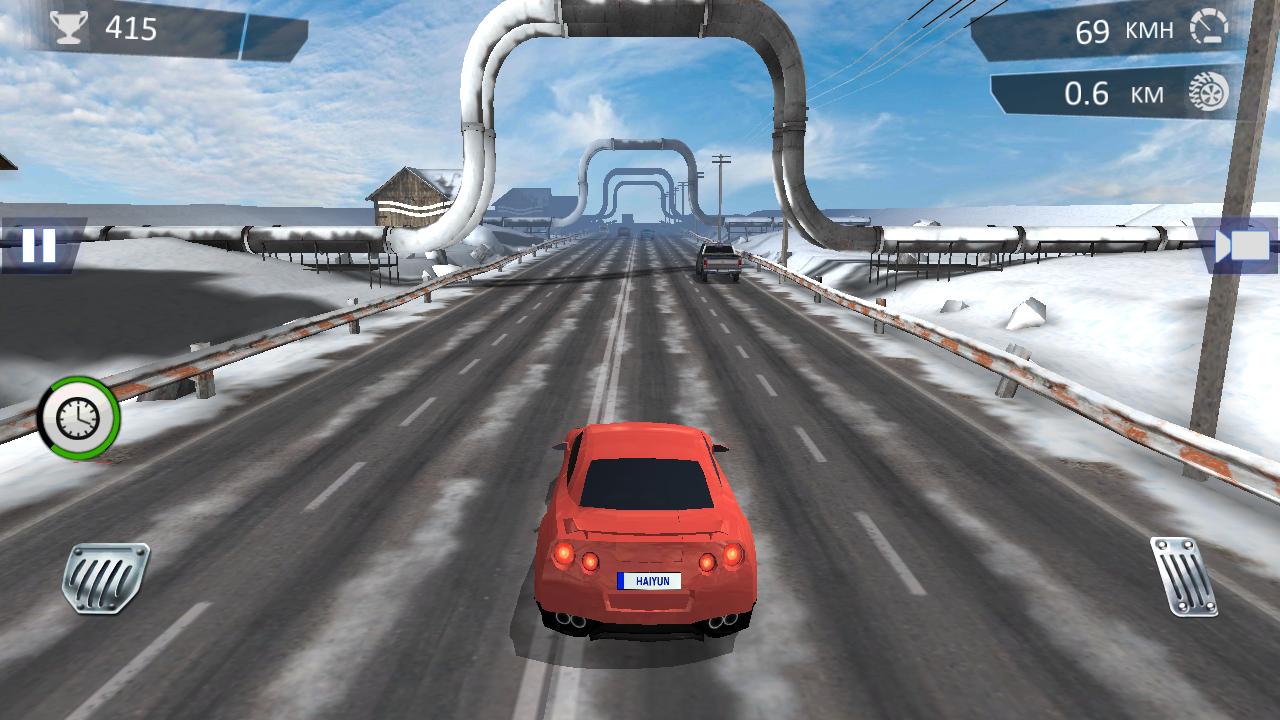1280x720 pixels.
Task: Click the HAIYUN license plate on the red car
Action: (651, 580)
